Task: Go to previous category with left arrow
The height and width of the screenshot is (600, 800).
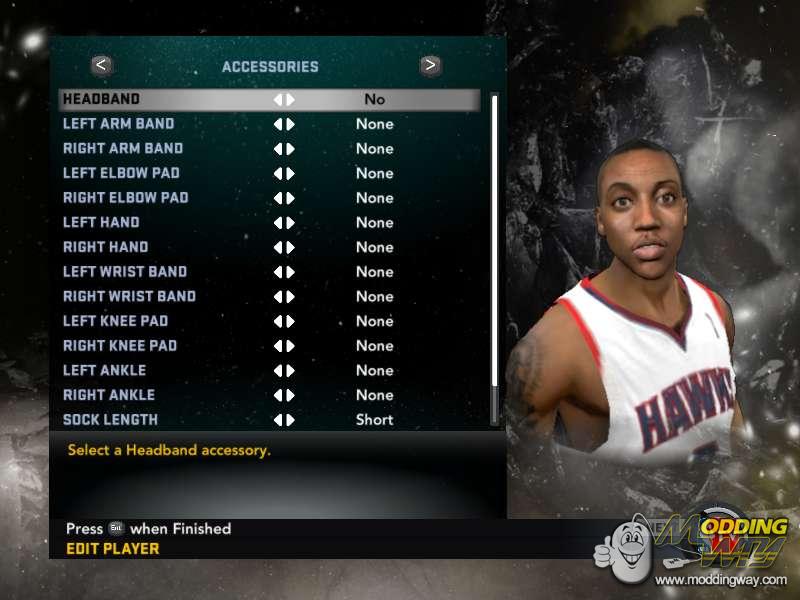Action: [x=102, y=66]
